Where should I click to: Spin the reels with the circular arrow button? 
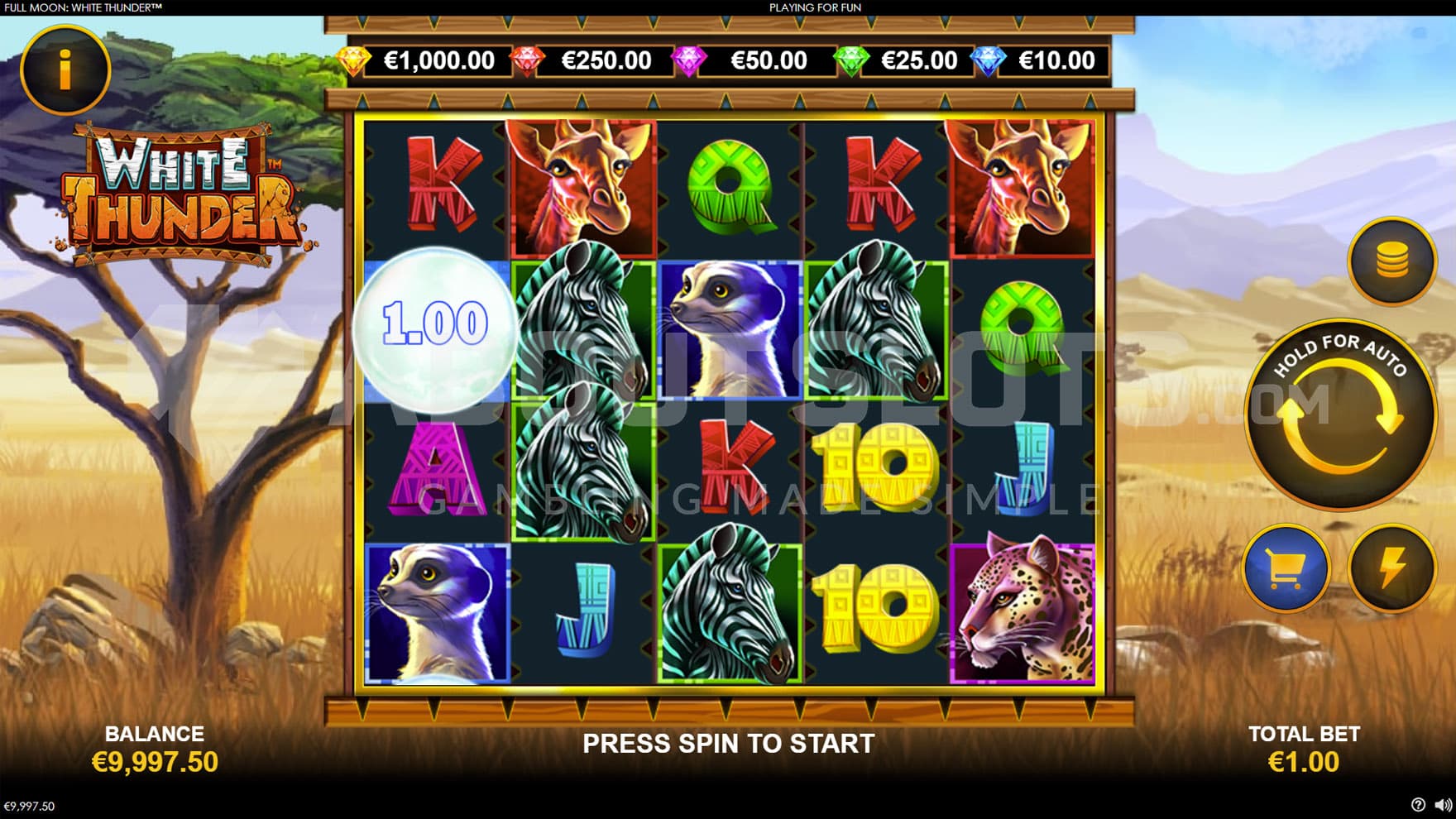tap(1339, 414)
